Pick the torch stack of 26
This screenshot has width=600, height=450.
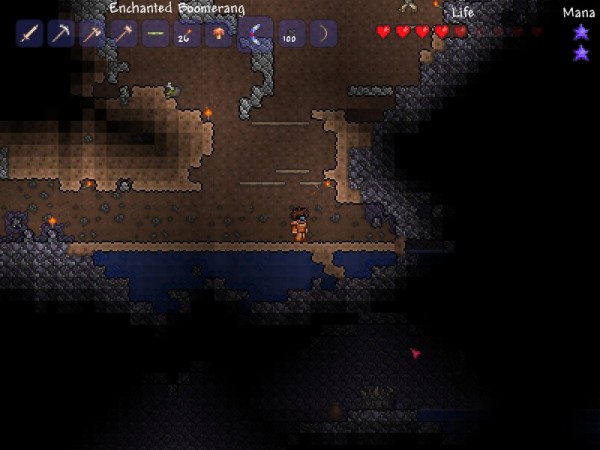[185, 34]
